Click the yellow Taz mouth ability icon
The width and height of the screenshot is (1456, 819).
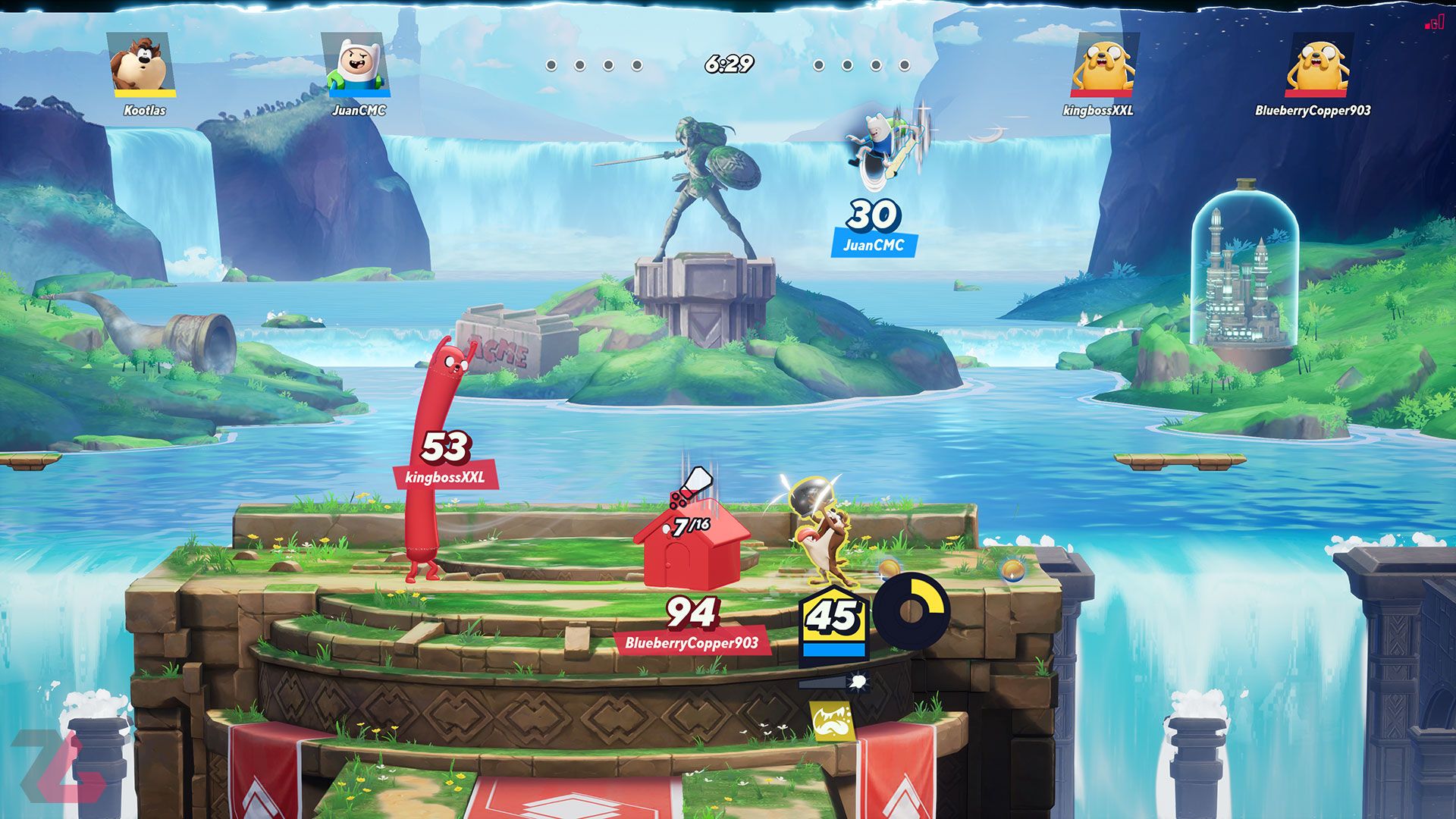[x=831, y=720]
